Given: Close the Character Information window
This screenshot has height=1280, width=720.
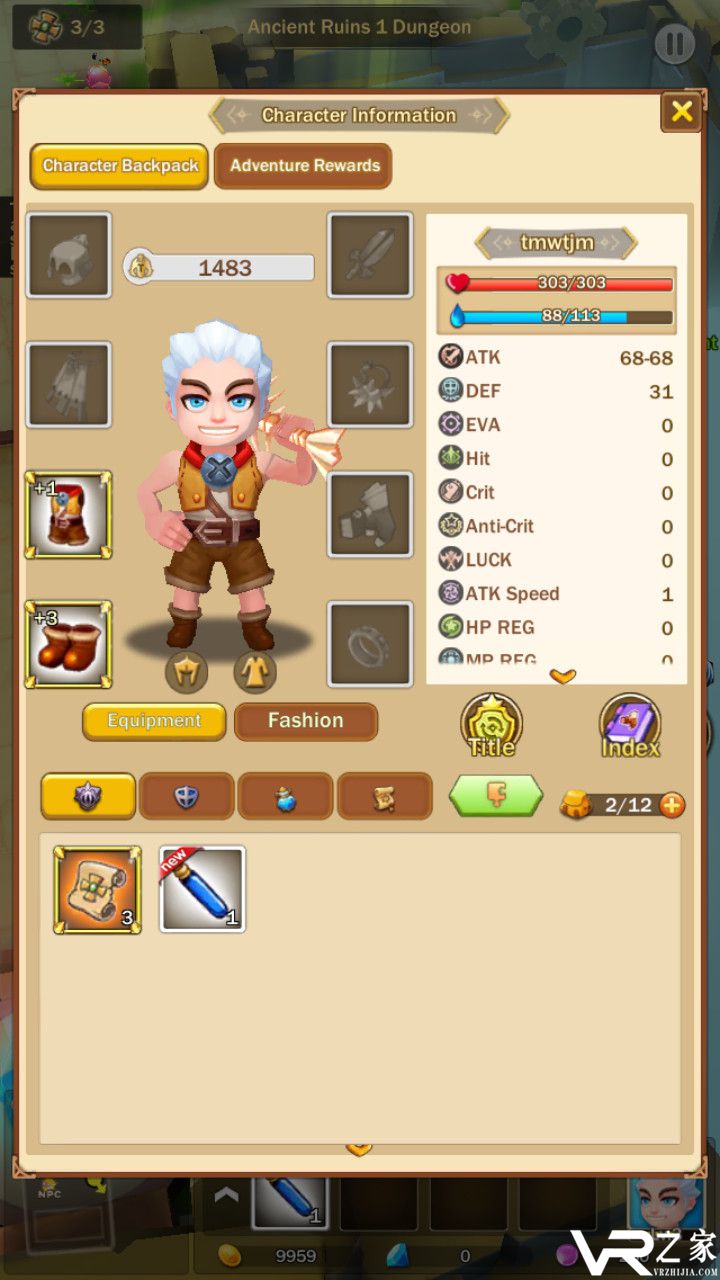Looking at the screenshot, I should click(x=681, y=112).
